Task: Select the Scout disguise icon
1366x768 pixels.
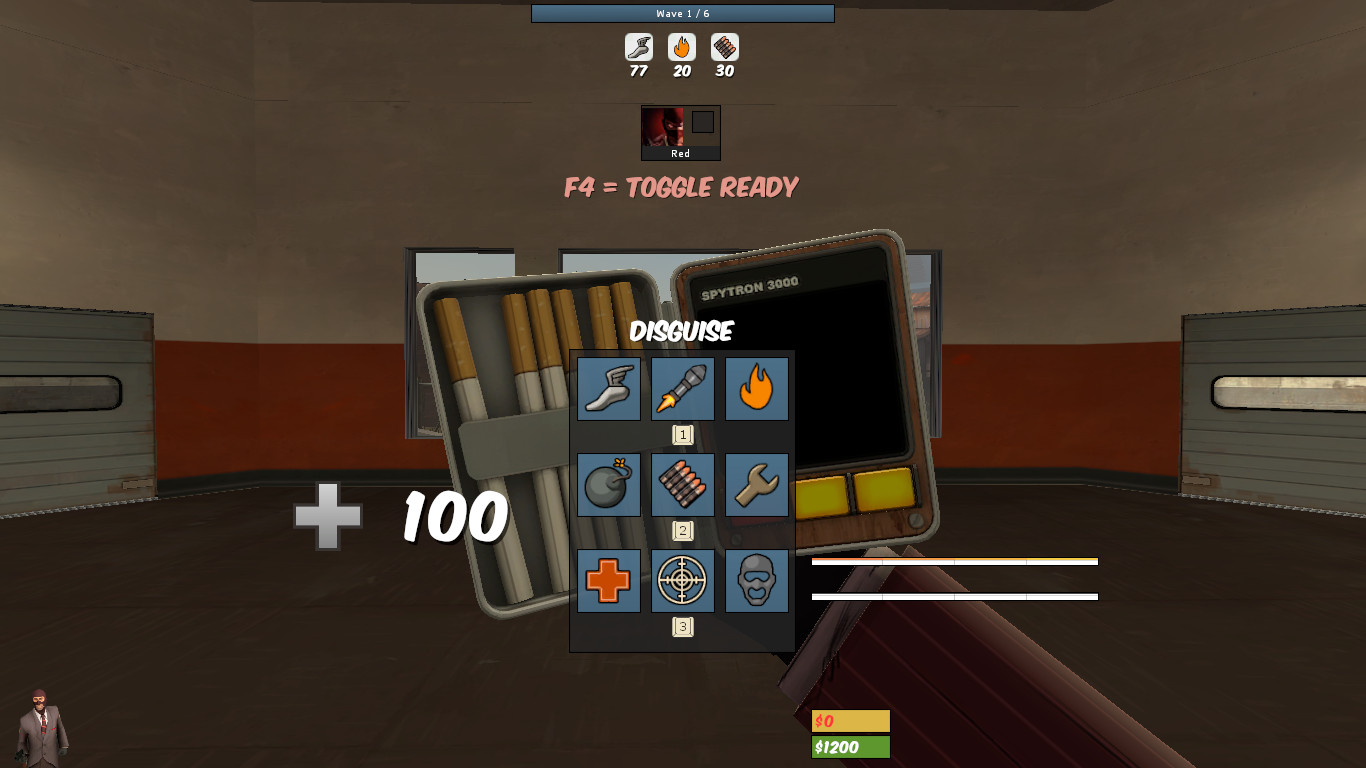Action: coord(608,389)
